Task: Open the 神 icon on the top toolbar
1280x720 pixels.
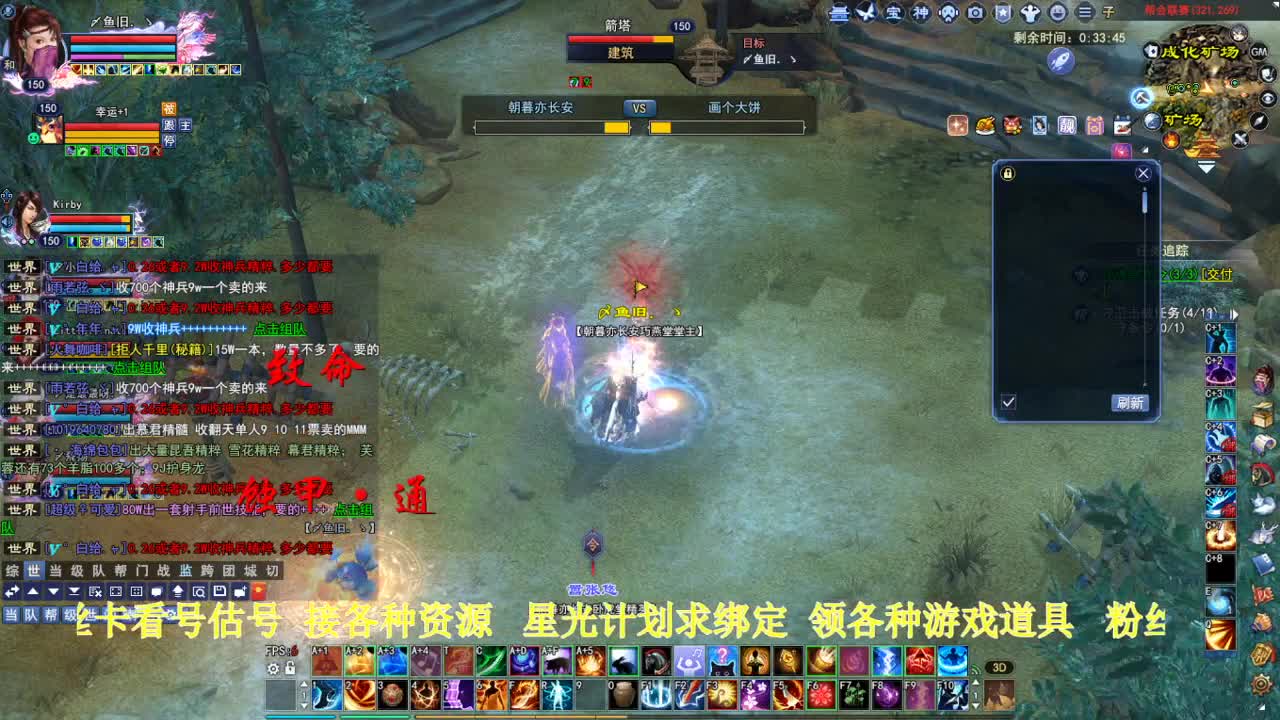Action: (920, 13)
